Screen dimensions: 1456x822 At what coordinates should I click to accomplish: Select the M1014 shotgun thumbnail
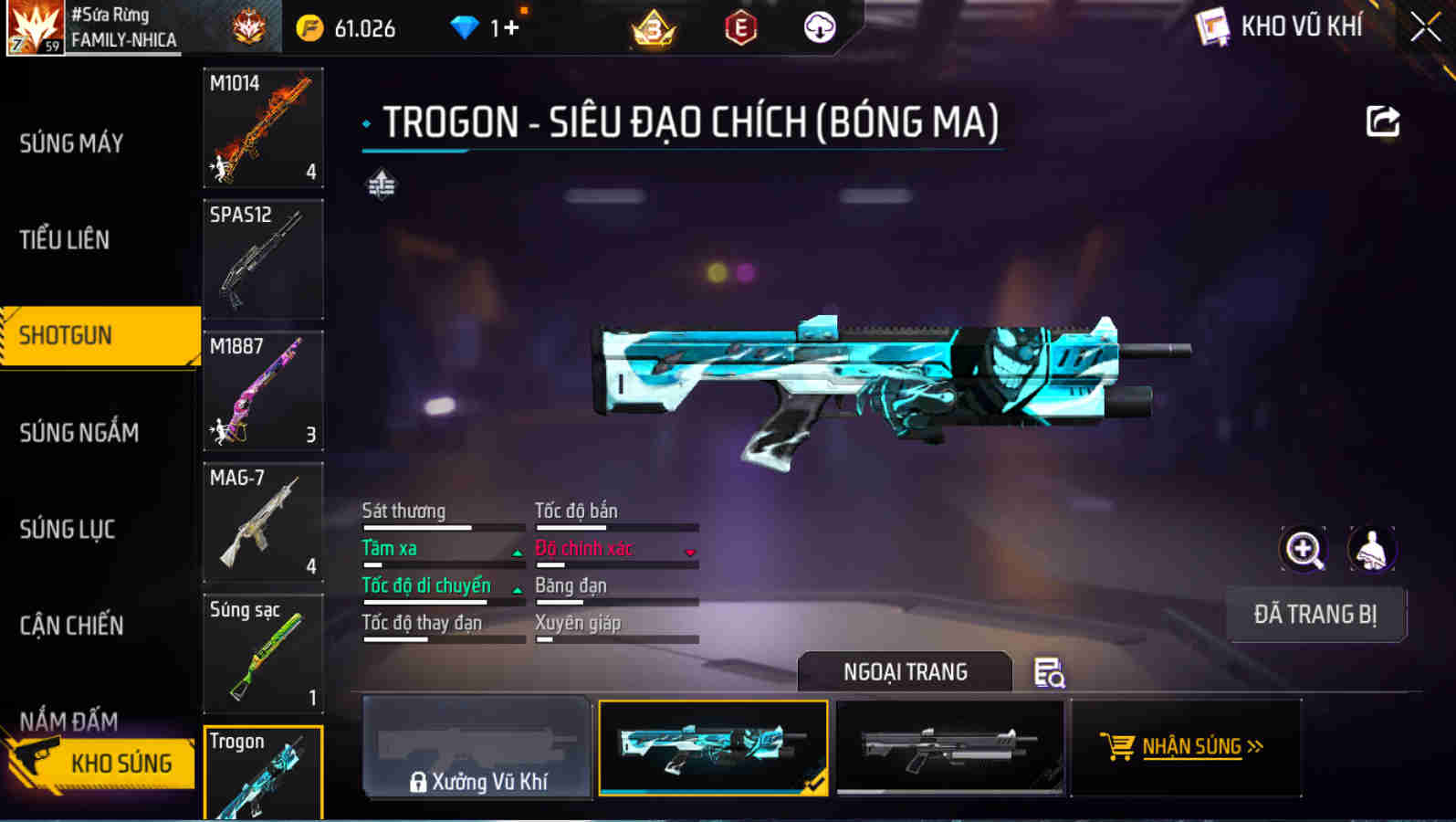[263, 128]
